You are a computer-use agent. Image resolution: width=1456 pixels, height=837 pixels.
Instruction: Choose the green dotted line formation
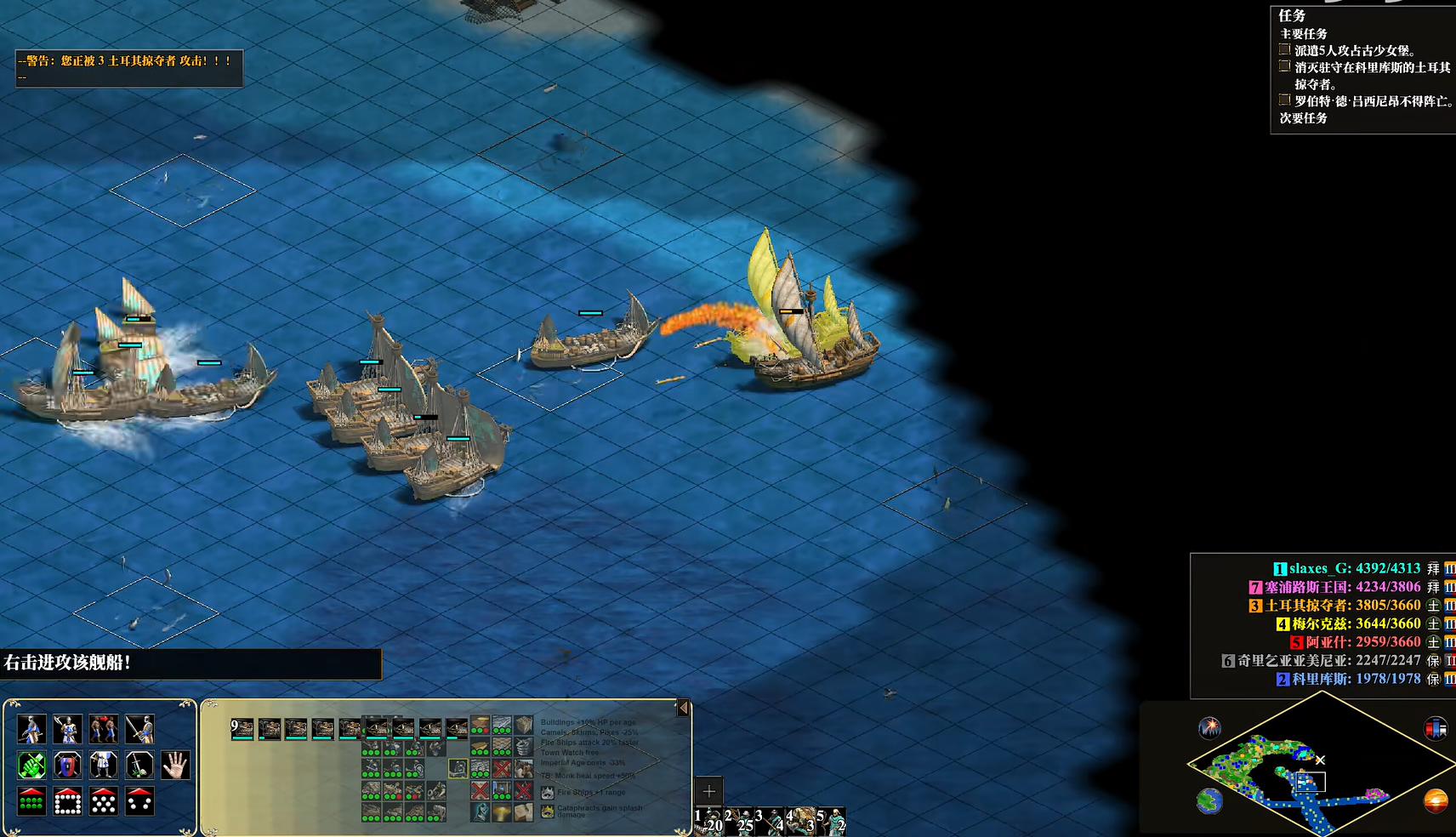(31, 800)
